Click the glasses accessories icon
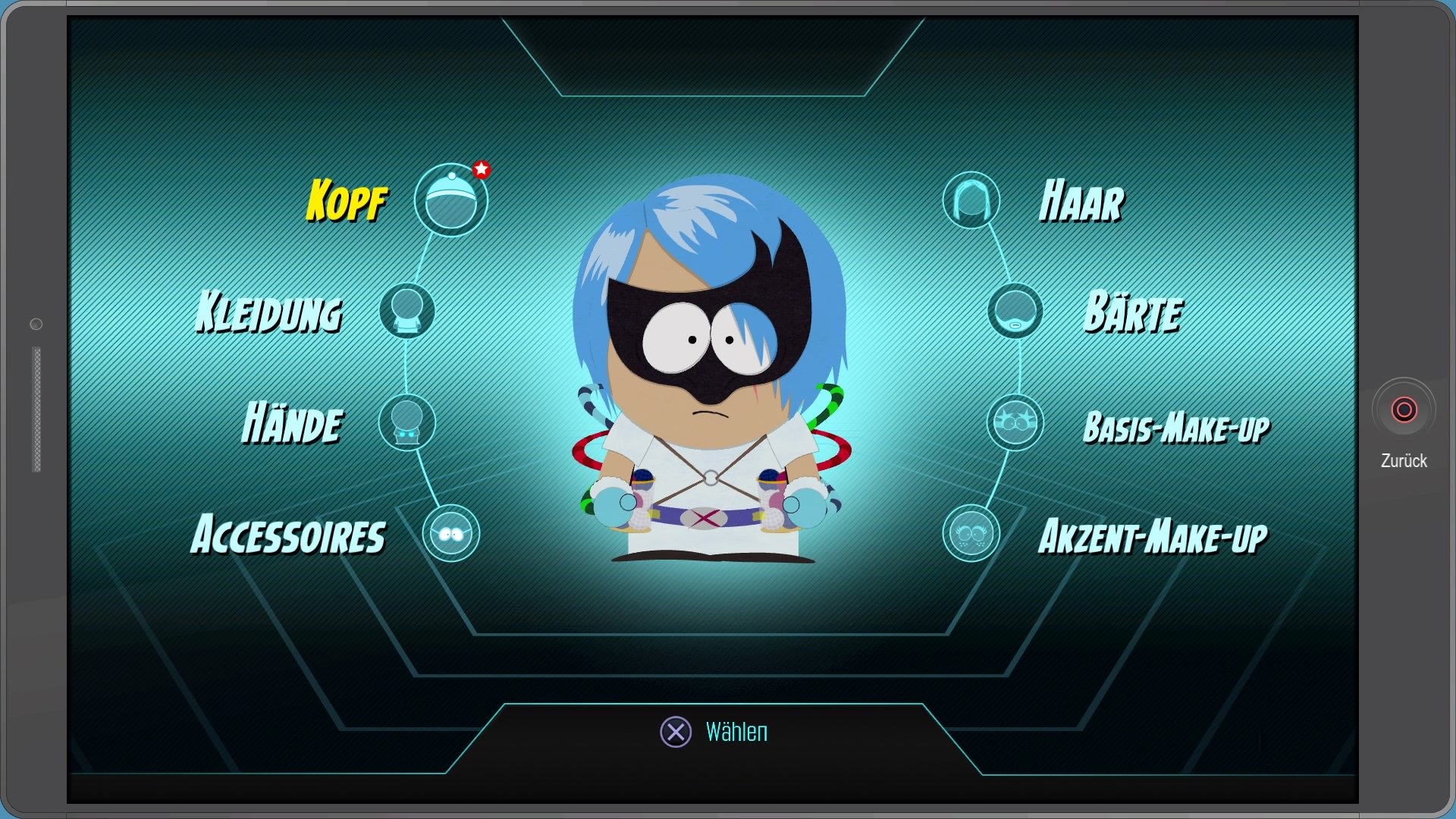Viewport: 1456px width, 819px height. click(451, 534)
